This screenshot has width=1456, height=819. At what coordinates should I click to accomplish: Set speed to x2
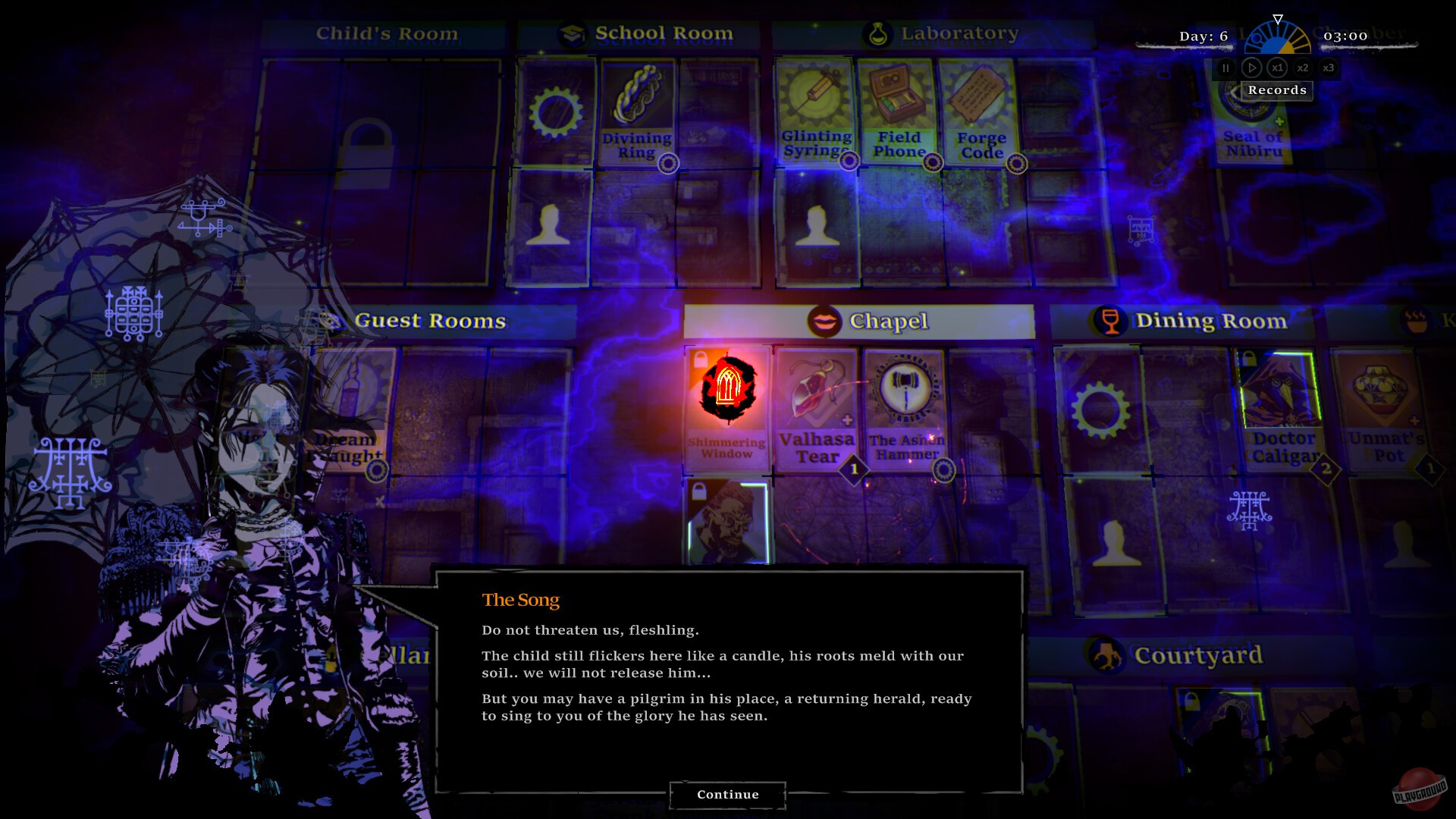(x=1303, y=67)
